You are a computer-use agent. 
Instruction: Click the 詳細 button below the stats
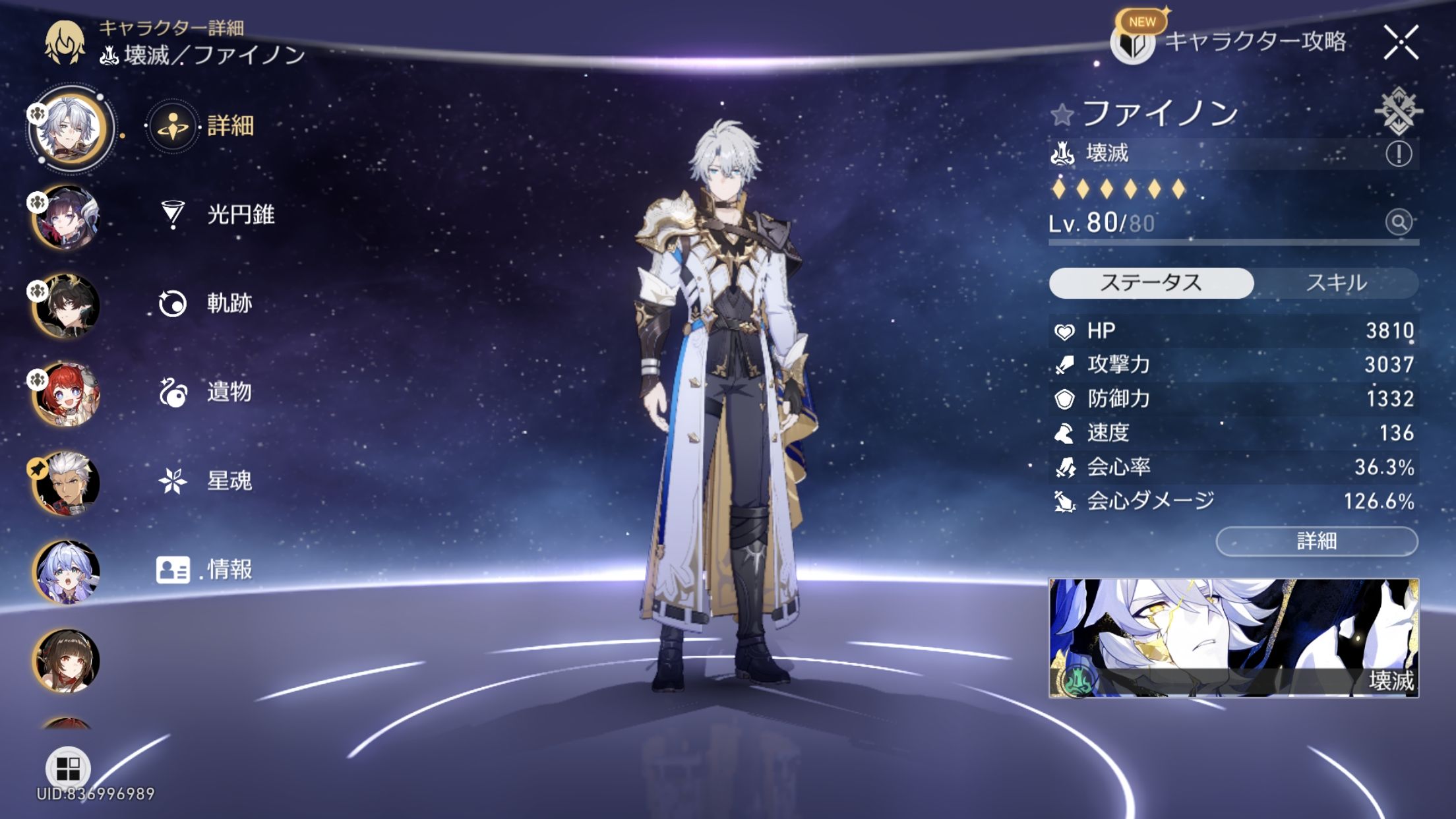tap(1316, 541)
